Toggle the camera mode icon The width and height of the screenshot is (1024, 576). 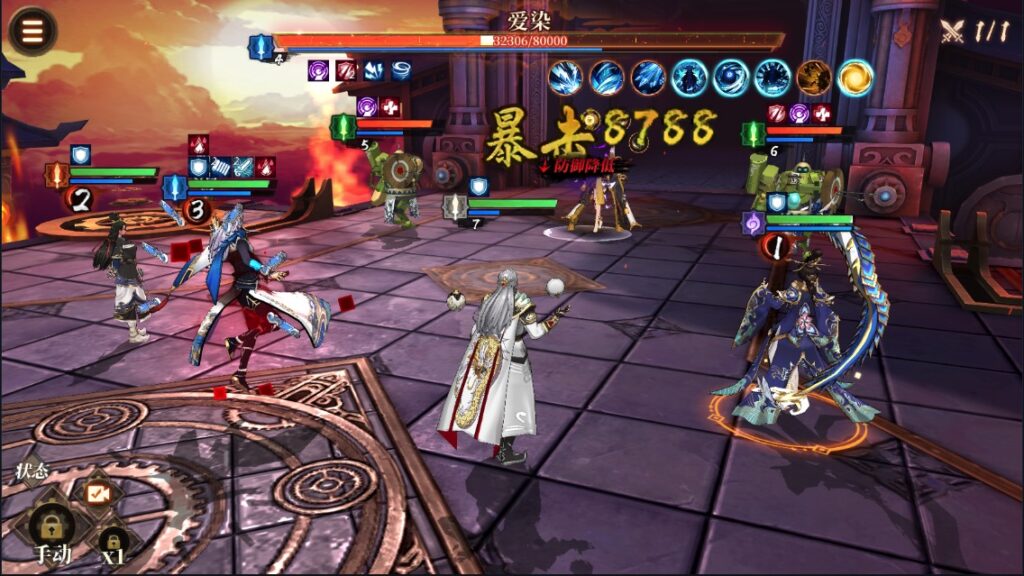pos(97,493)
